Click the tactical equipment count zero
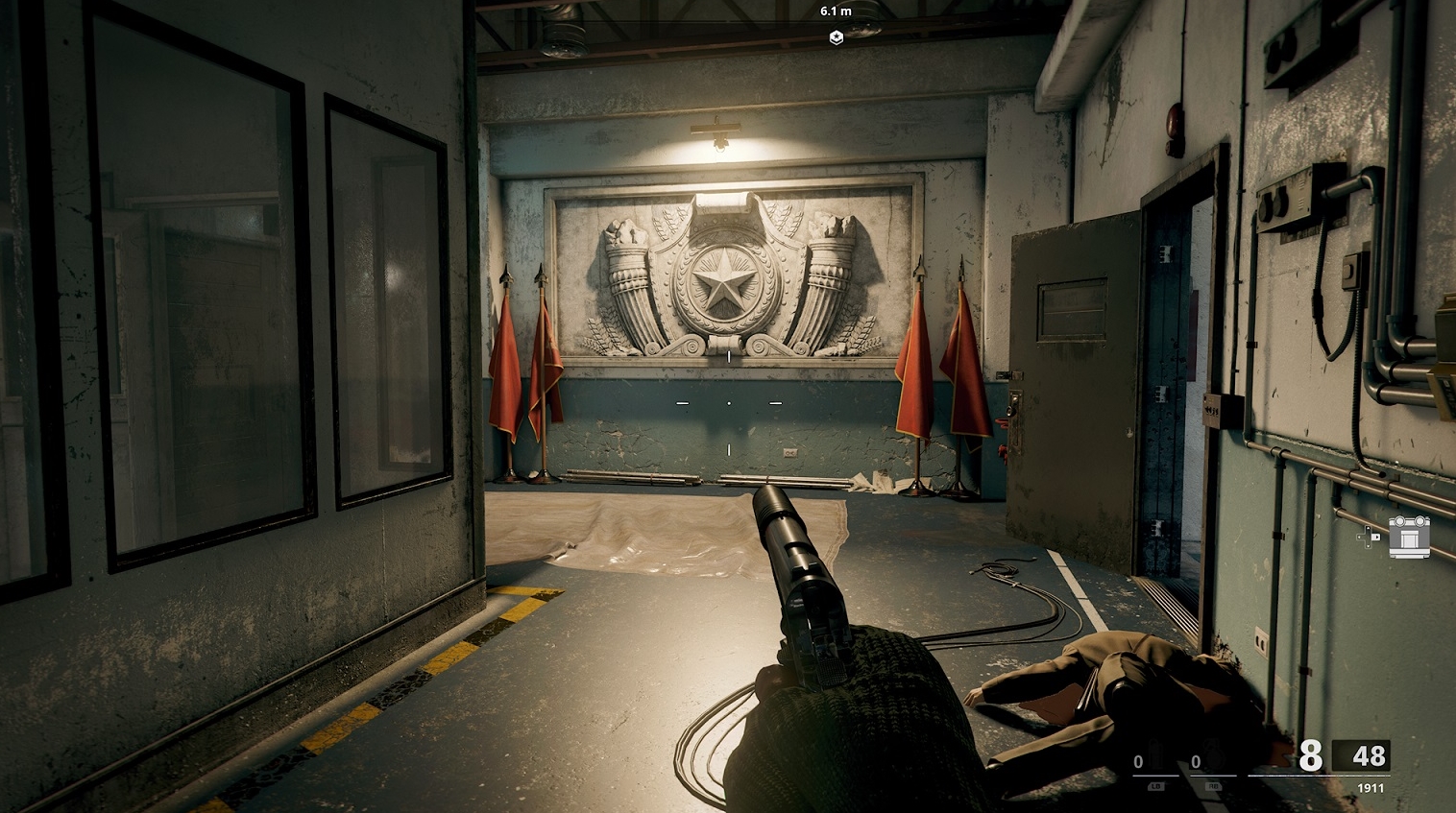This screenshot has width=1456, height=813. pos(1137,759)
